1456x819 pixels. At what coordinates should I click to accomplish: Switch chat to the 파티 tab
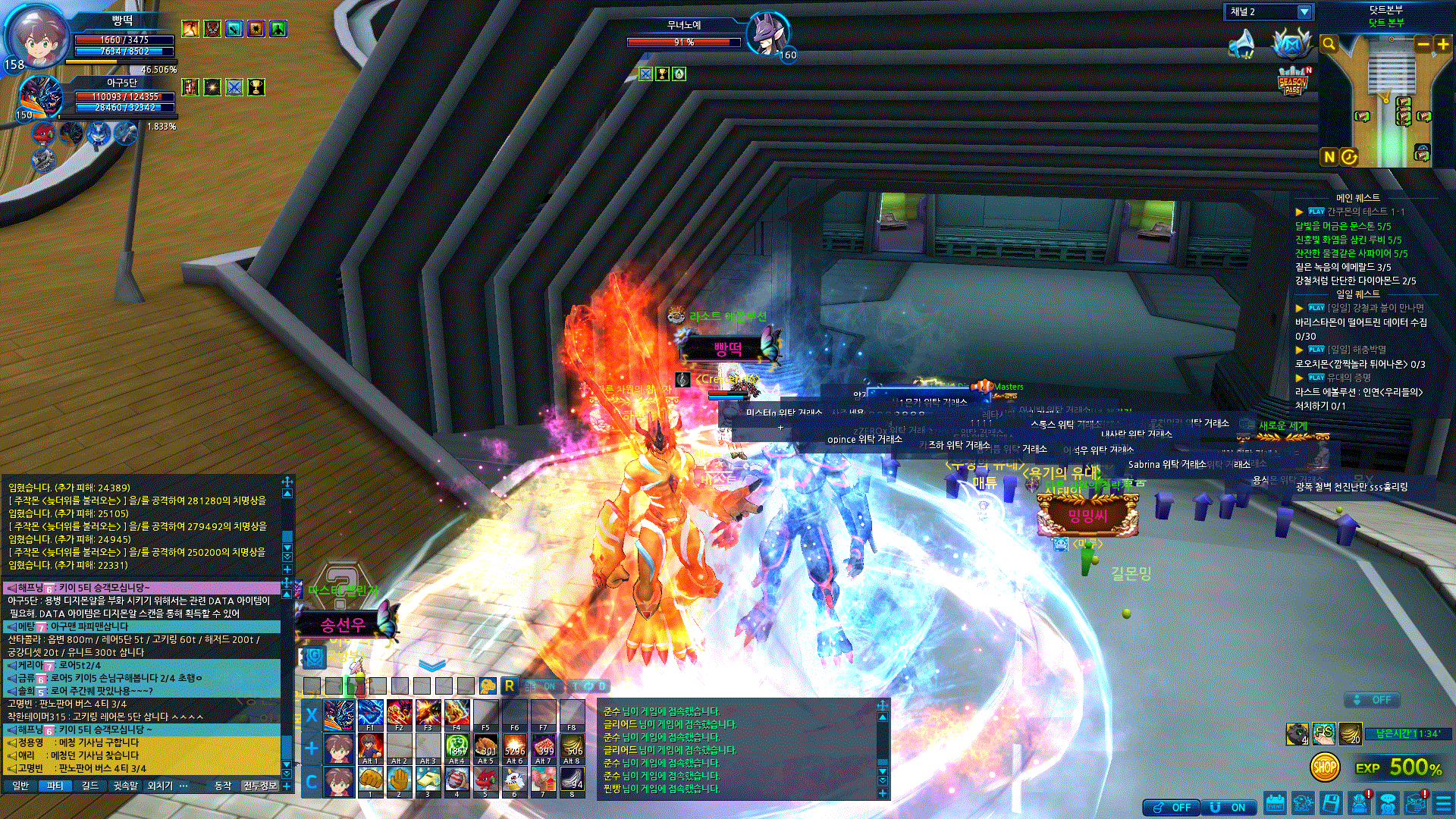tap(55, 786)
